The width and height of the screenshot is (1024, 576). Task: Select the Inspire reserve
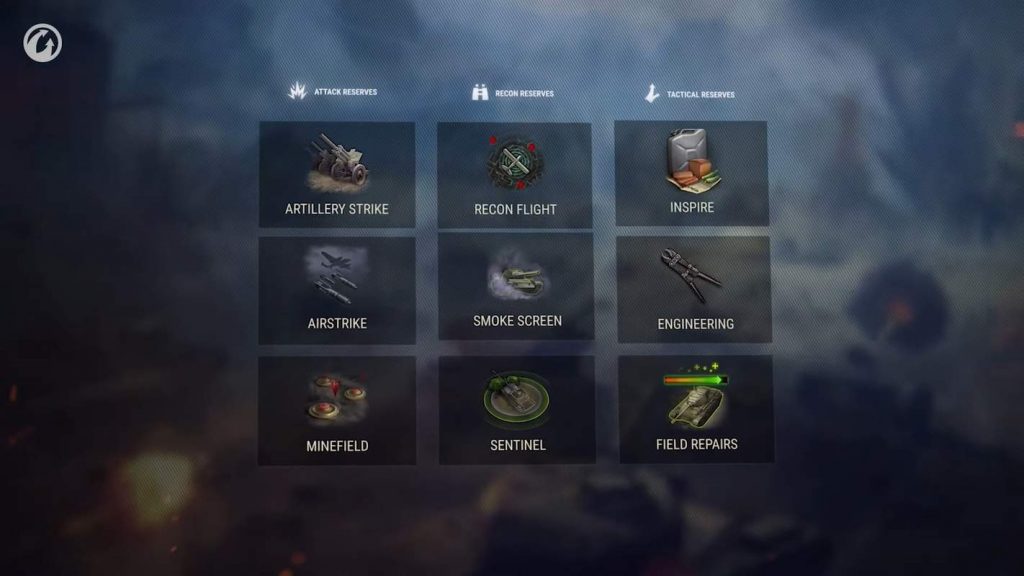tap(692, 173)
